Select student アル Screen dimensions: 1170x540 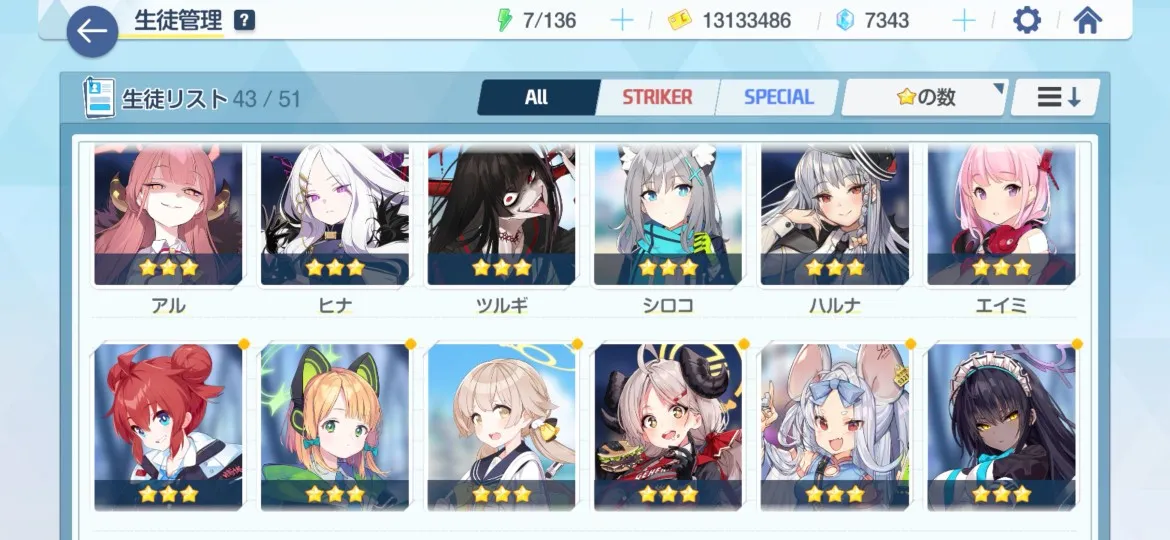[x=168, y=216]
